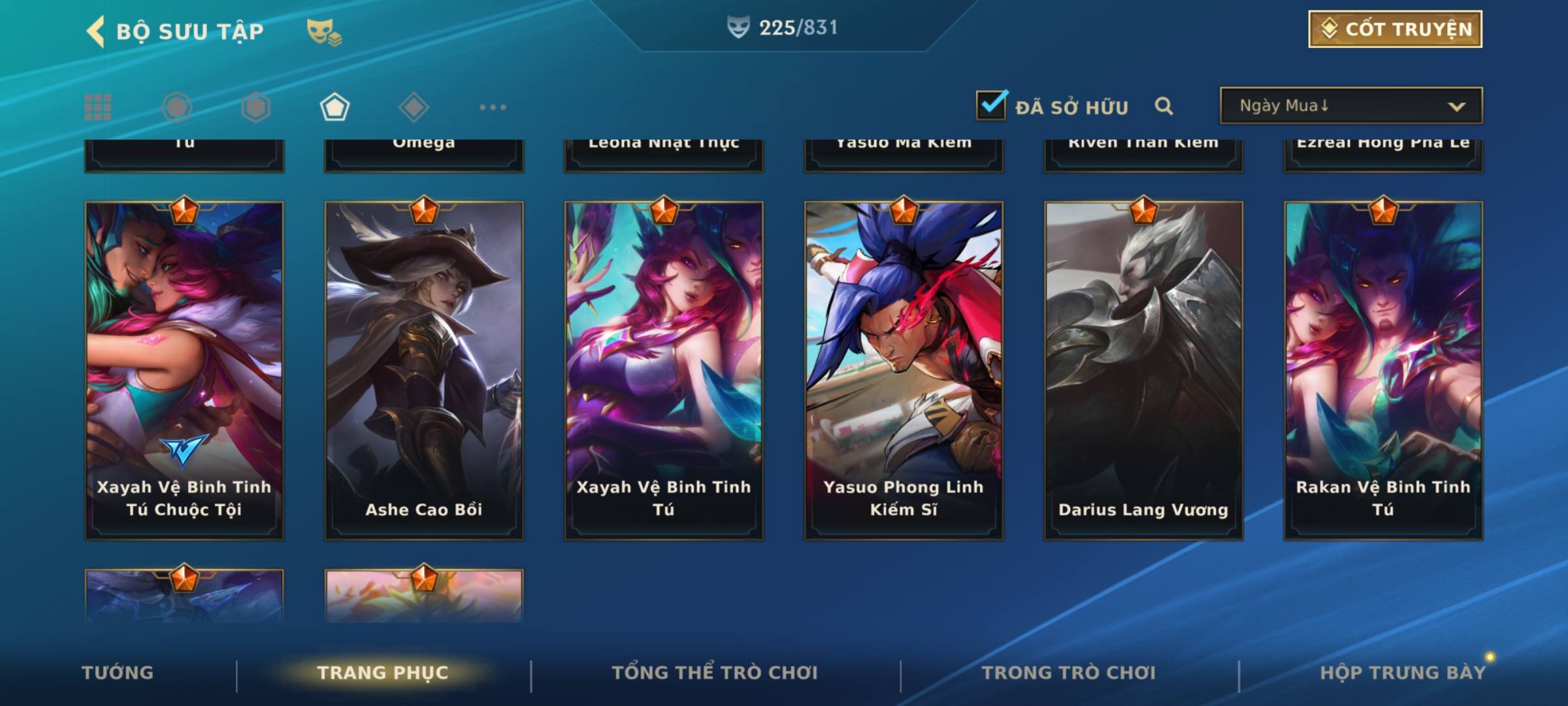
Task: Open the skin search magnifier
Action: point(1164,107)
